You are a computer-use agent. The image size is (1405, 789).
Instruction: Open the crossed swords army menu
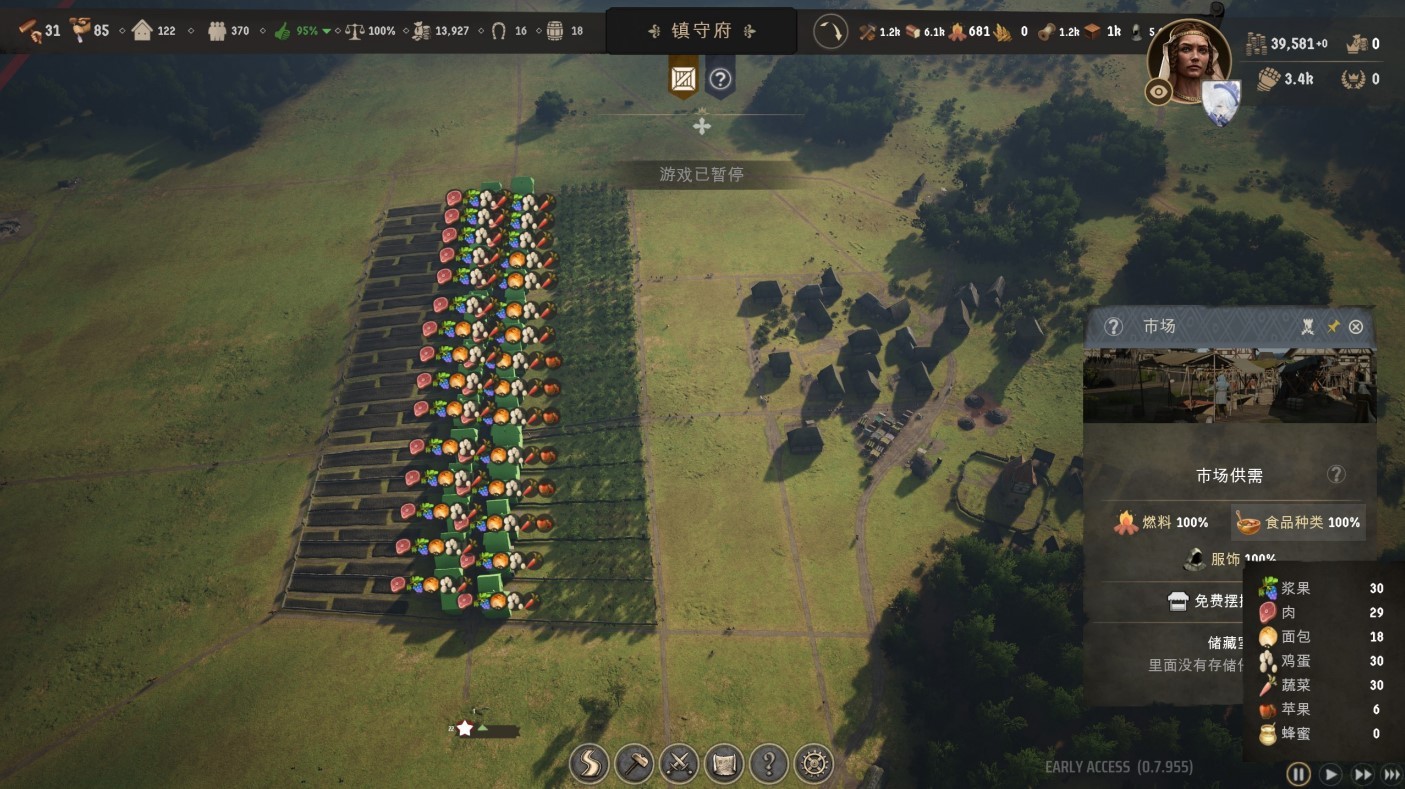pyautogui.click(x=680, y=765)
